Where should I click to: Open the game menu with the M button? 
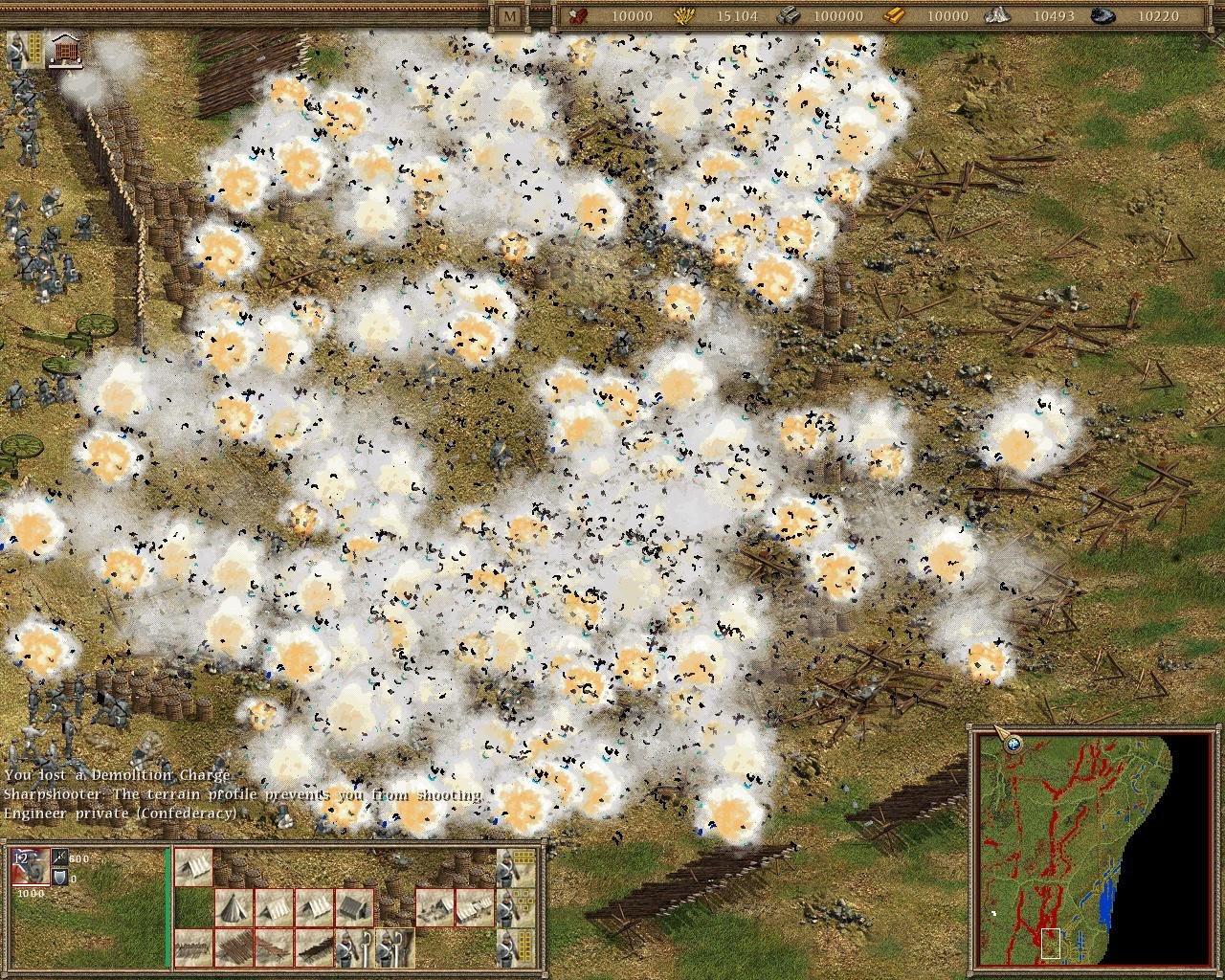510,16
